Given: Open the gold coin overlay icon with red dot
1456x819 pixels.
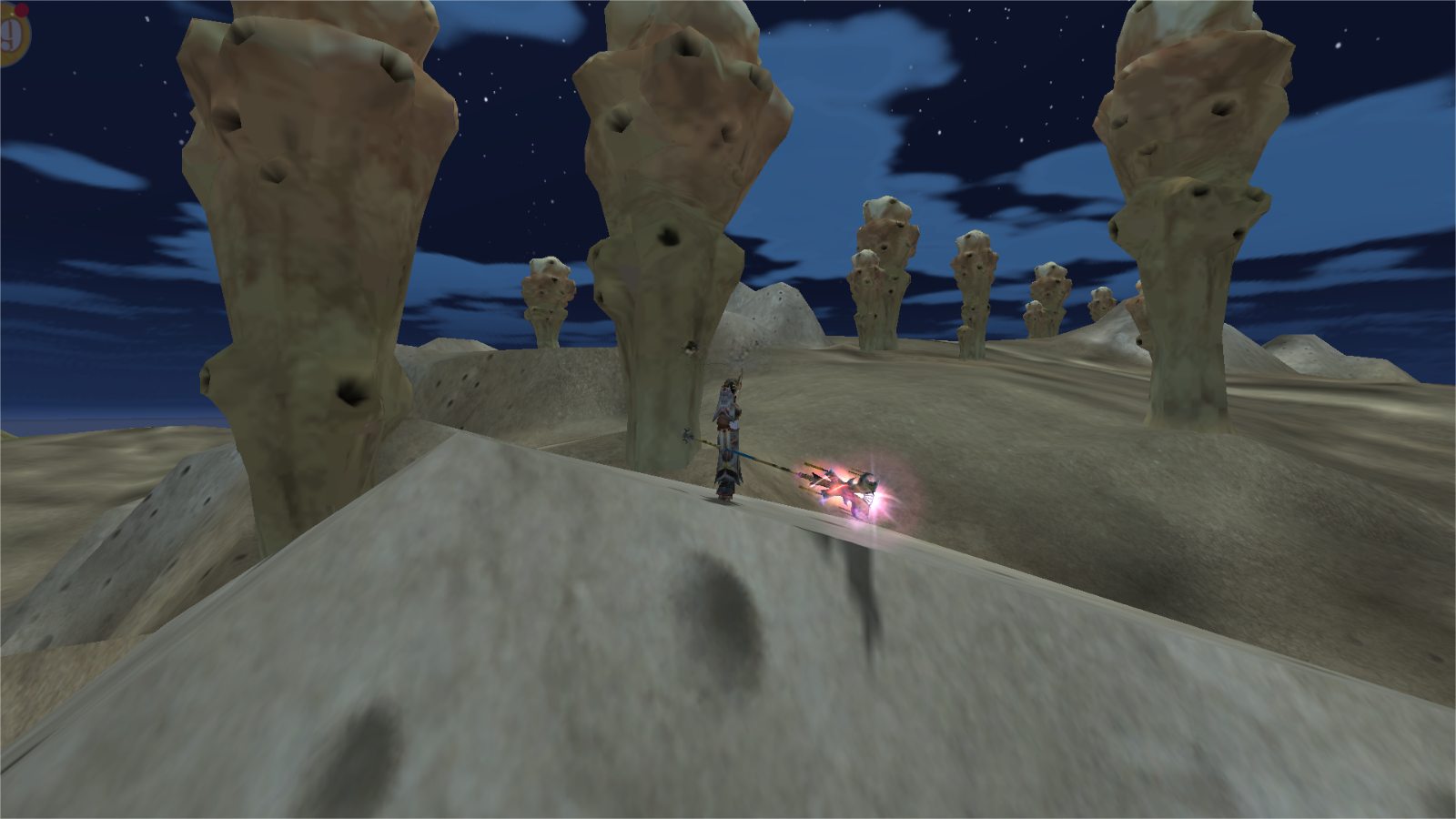Looking at the screenshot, I should pos(11,36).
